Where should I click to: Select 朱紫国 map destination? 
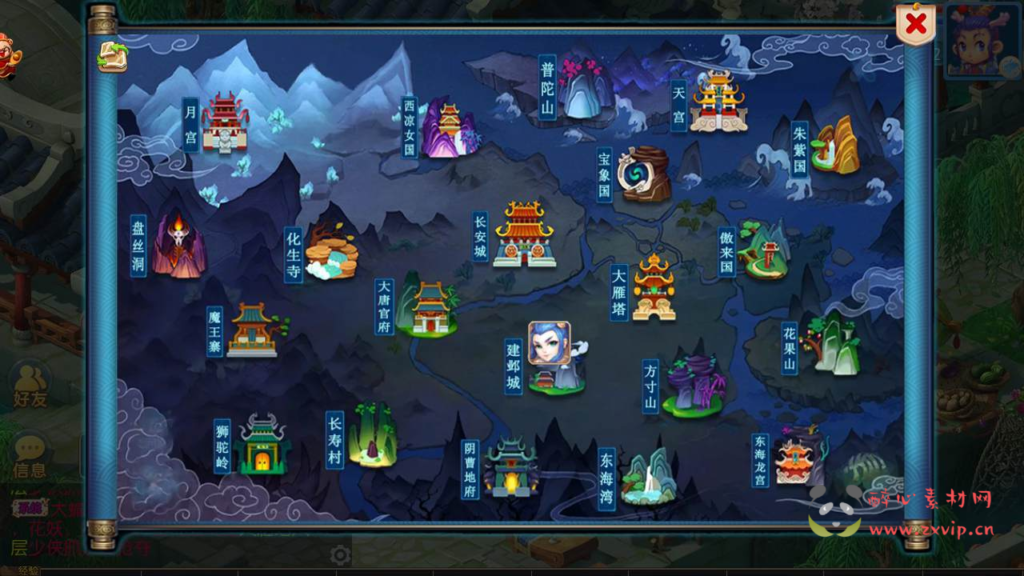(x=836, y=147)
